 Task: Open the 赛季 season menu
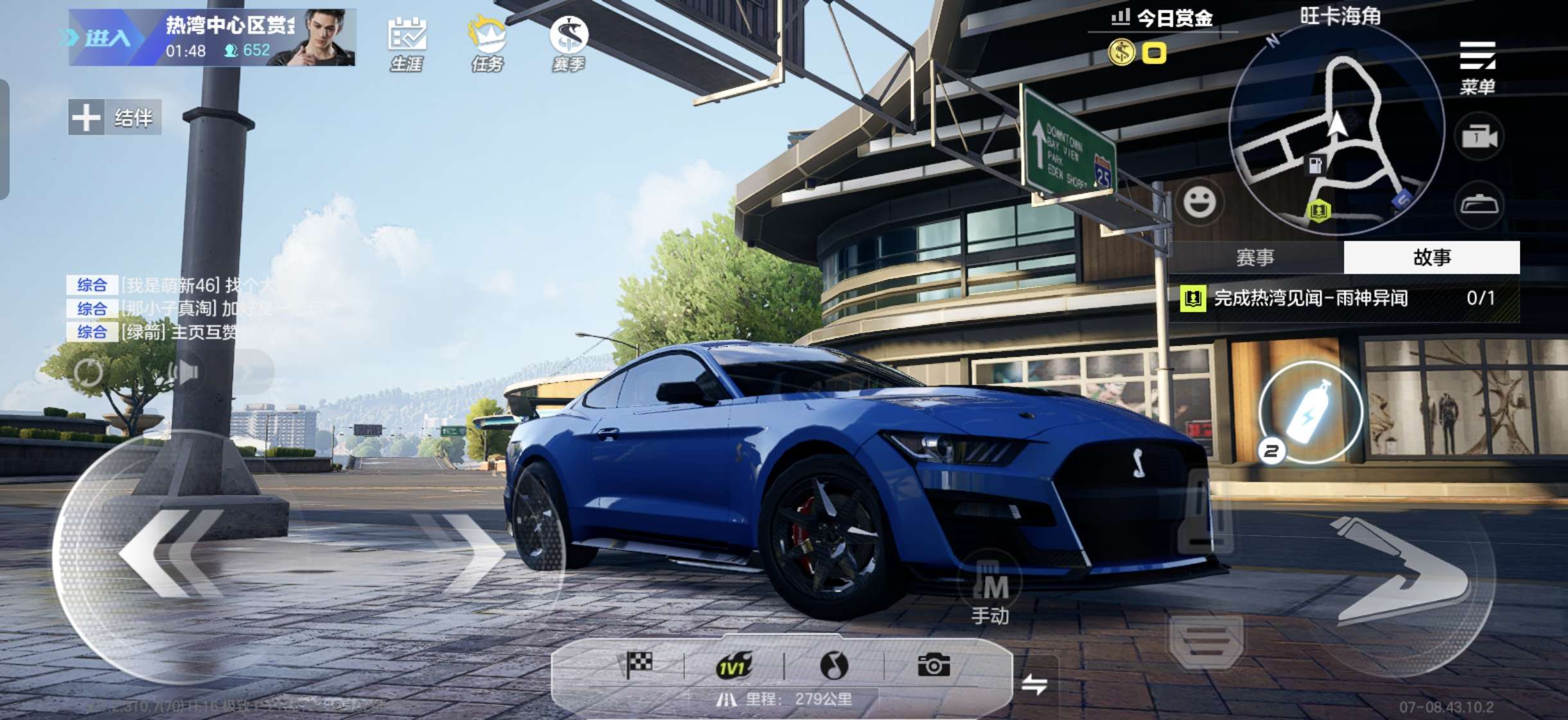pyautogui.click(x=569, y=44)
